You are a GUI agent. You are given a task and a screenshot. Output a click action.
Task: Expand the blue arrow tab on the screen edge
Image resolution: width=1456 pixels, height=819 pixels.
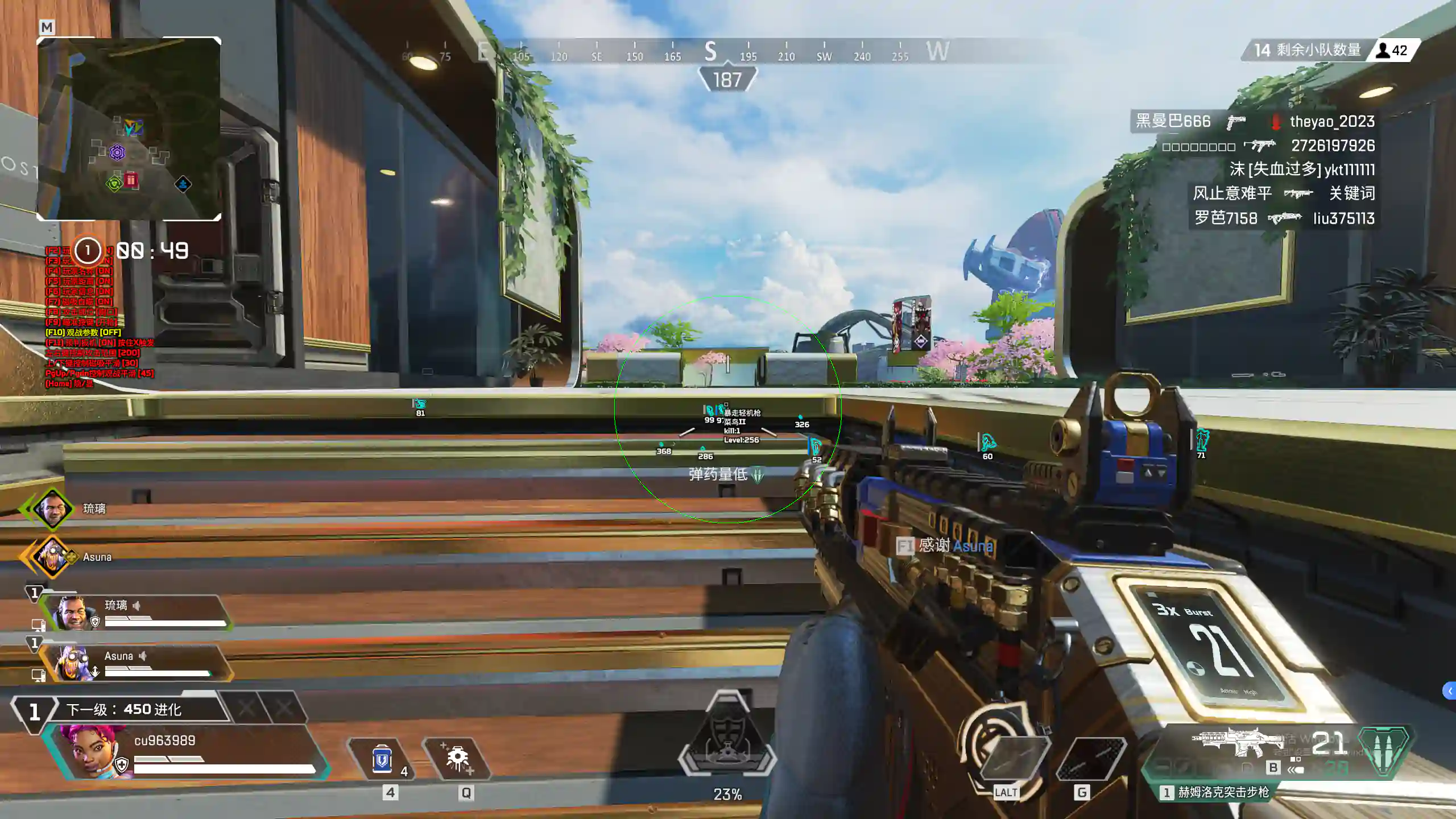tap(1449, 691)
